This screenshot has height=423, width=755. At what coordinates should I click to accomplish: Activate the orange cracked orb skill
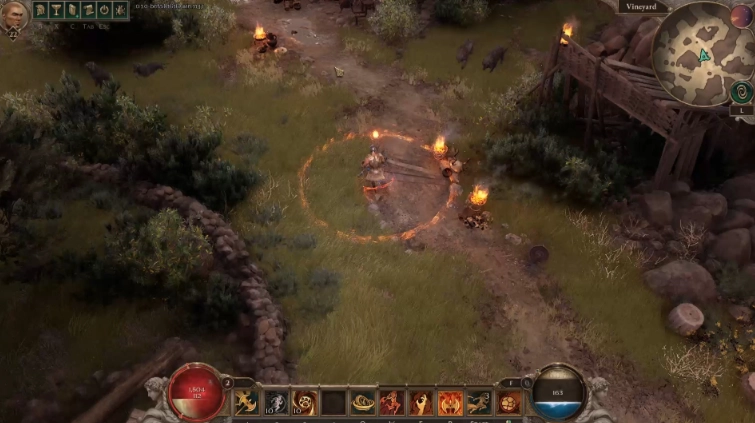click(509, 402)
